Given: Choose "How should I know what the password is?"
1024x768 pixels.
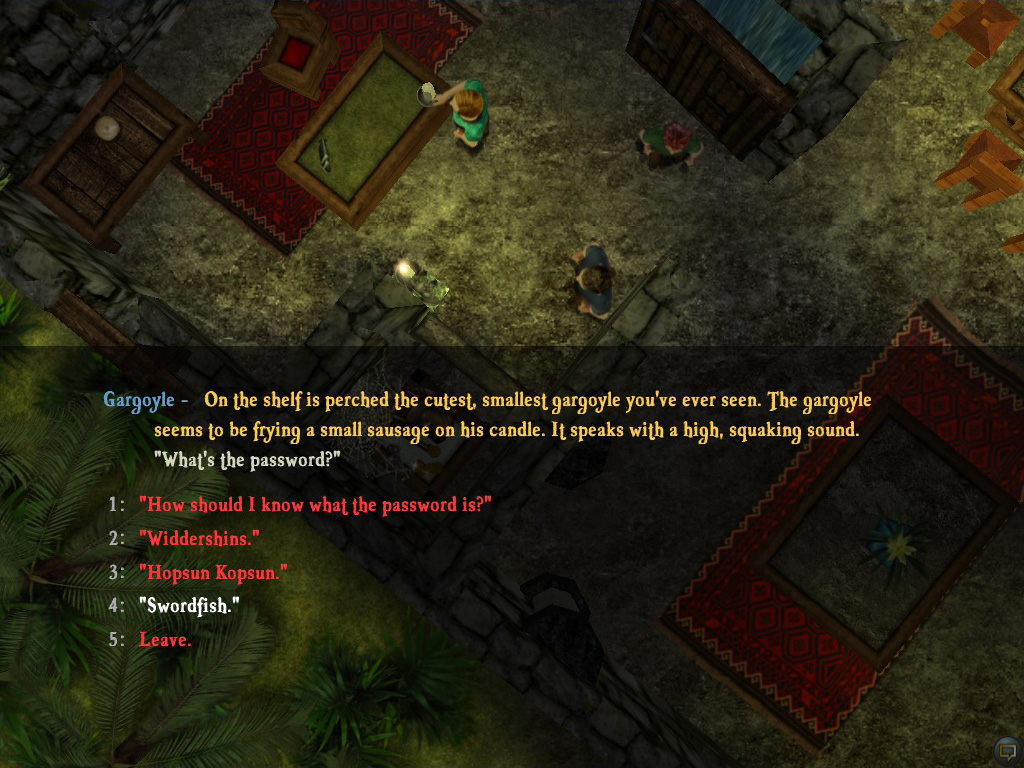Looking at the screenshot, I should [x=315, y=505].
